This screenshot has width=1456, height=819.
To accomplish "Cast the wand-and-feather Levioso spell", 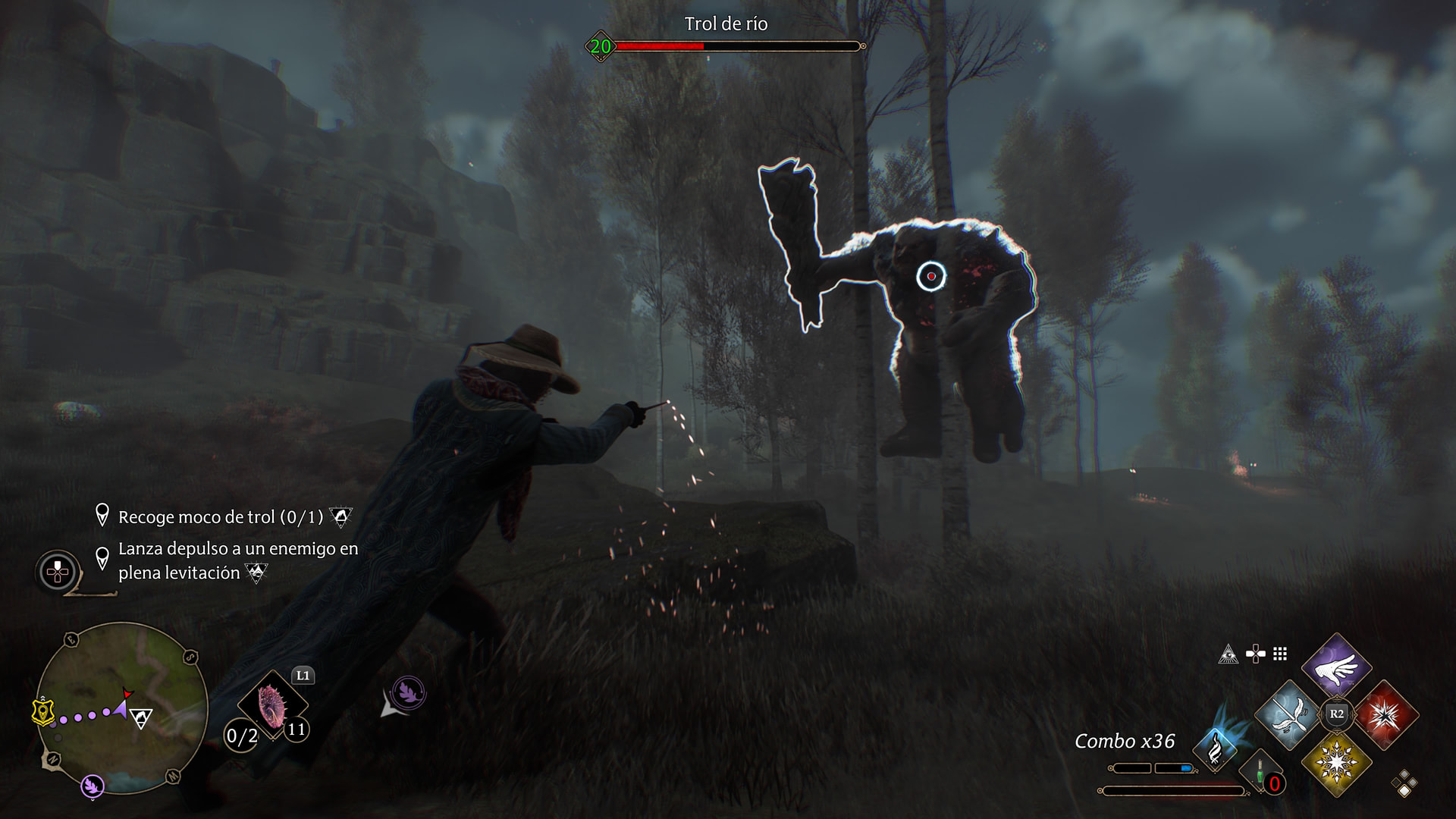I will pos(1288,715).
